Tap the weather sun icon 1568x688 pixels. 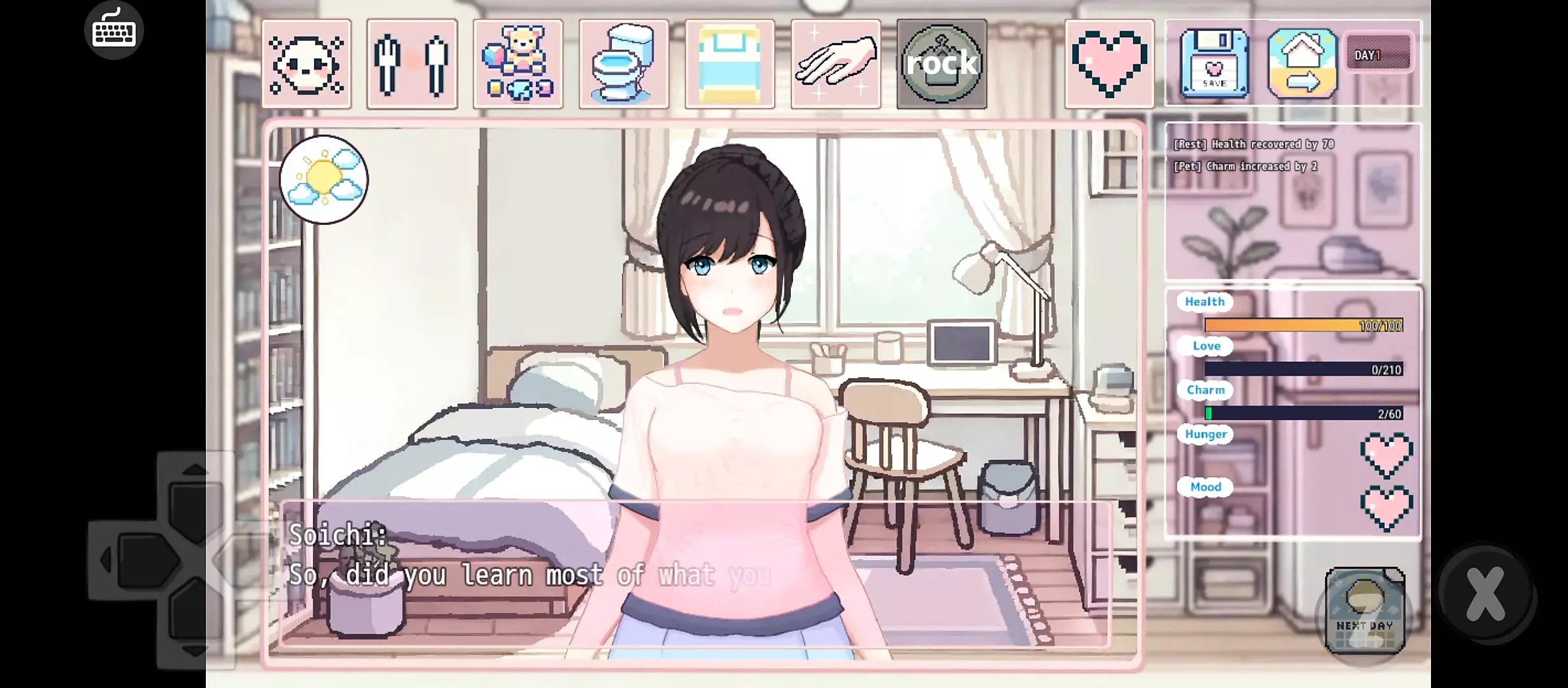[324, 180]
